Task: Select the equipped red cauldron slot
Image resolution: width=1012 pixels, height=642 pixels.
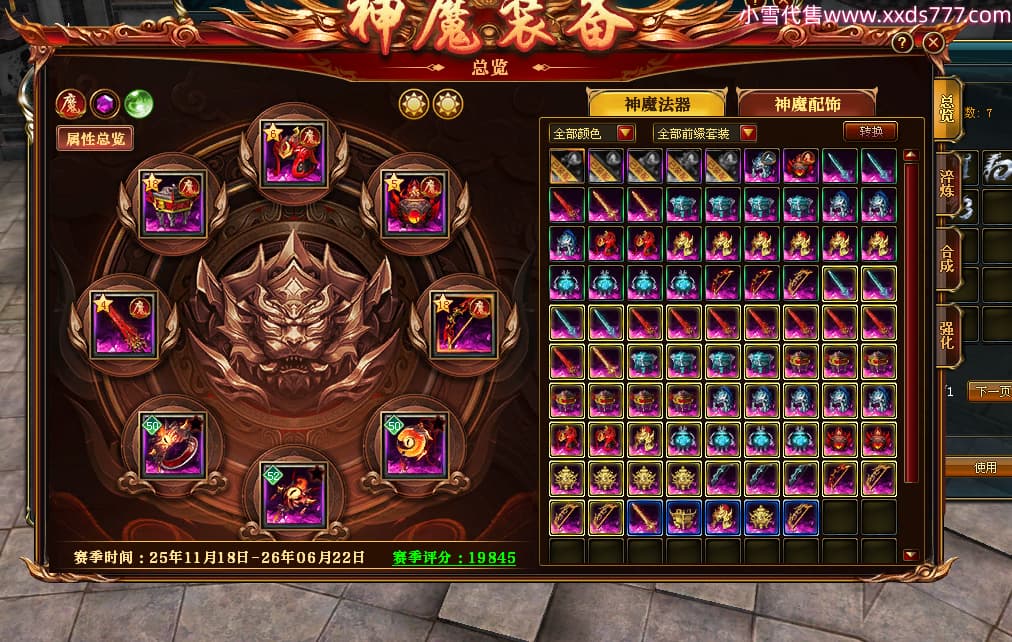Action: click(174, 203)
